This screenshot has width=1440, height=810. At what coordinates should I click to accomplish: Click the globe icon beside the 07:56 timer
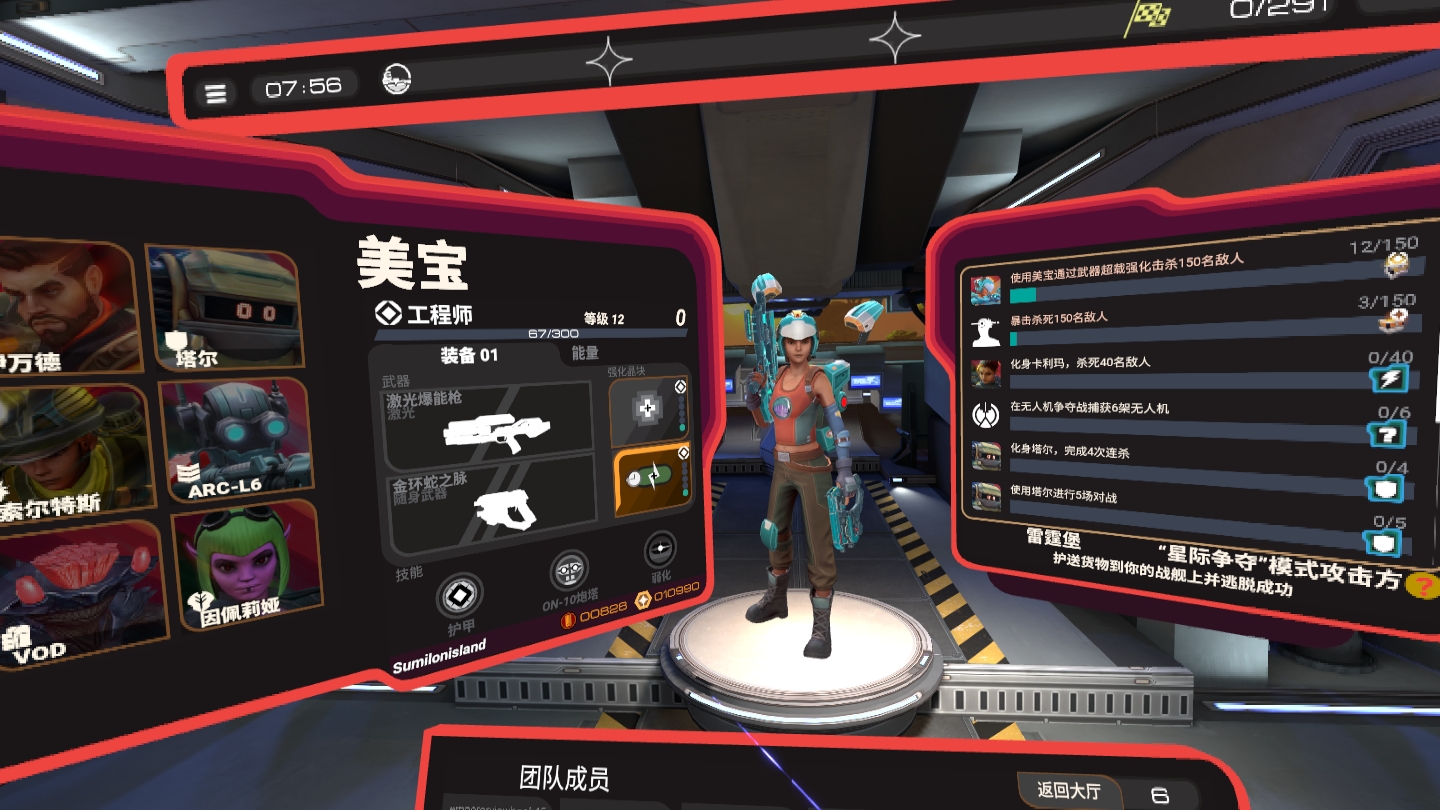click(394, 77)
